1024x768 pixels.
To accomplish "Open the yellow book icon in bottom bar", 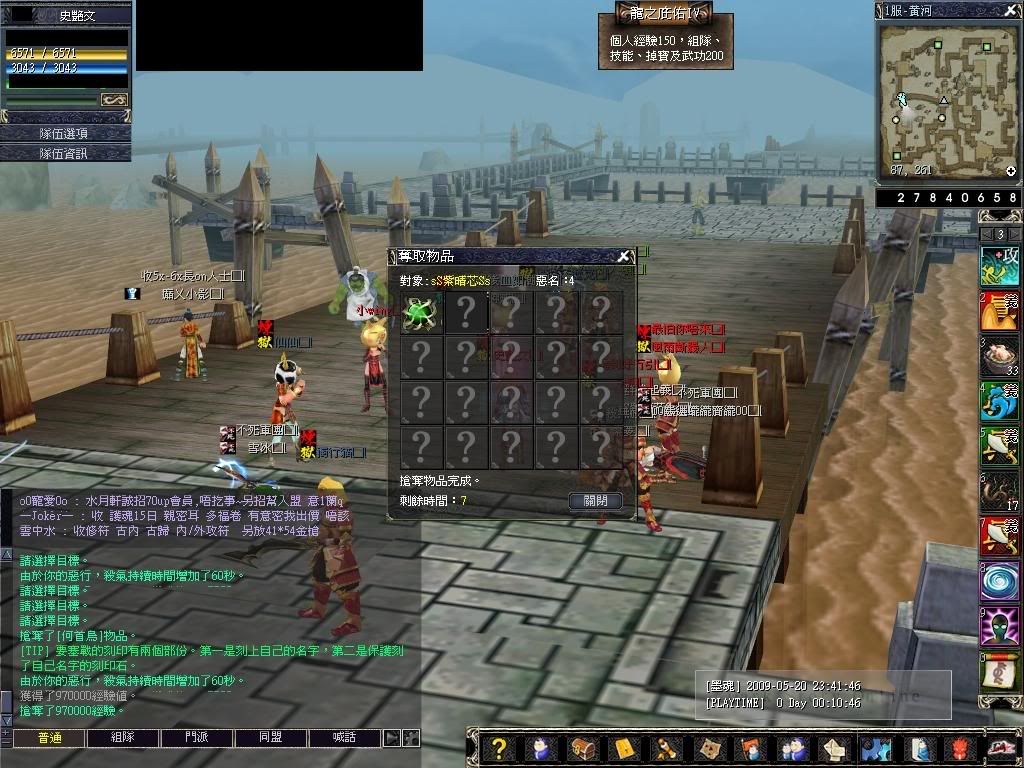I will coord(624,748).
